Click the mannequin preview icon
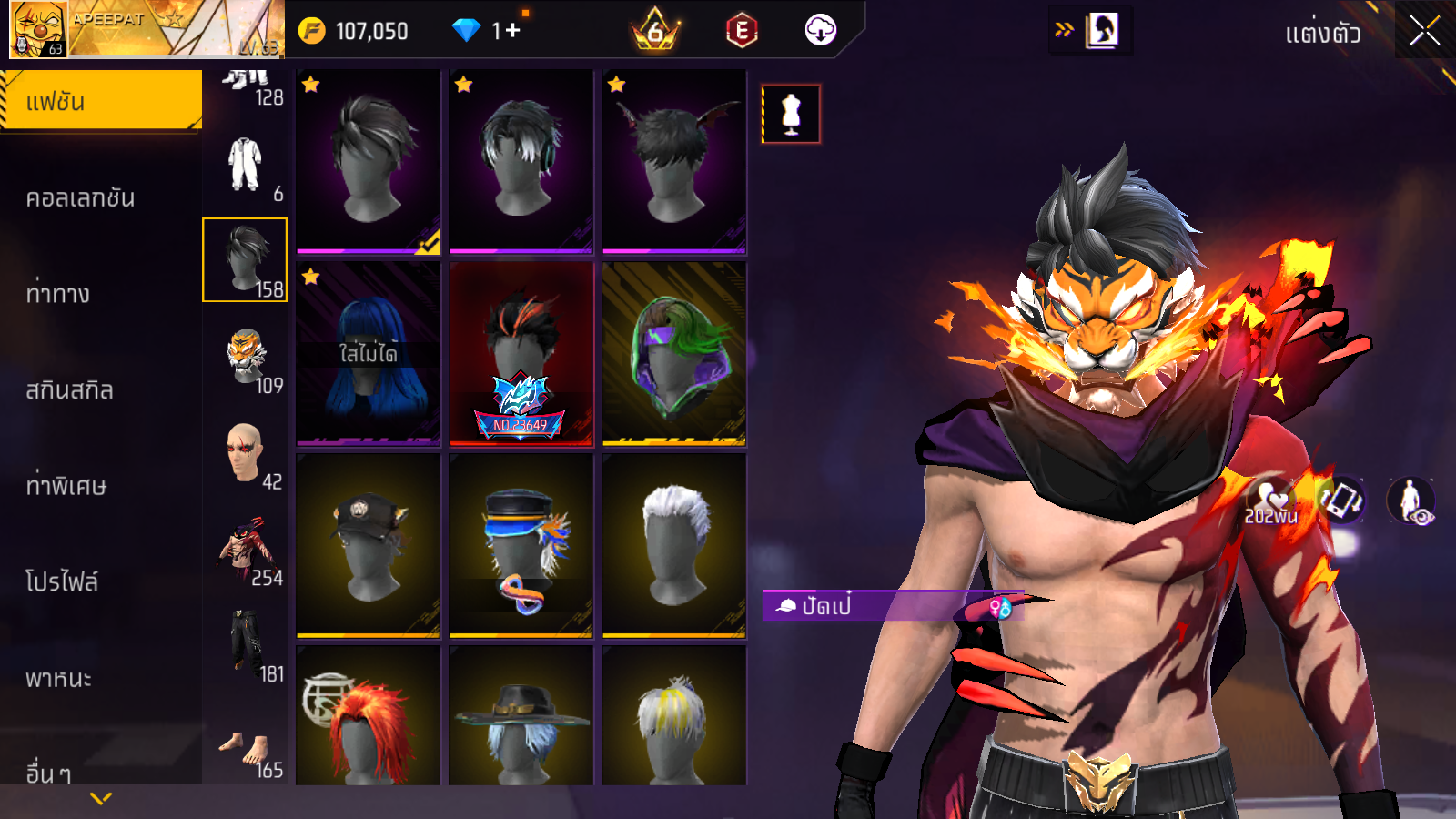 (791, 114)
